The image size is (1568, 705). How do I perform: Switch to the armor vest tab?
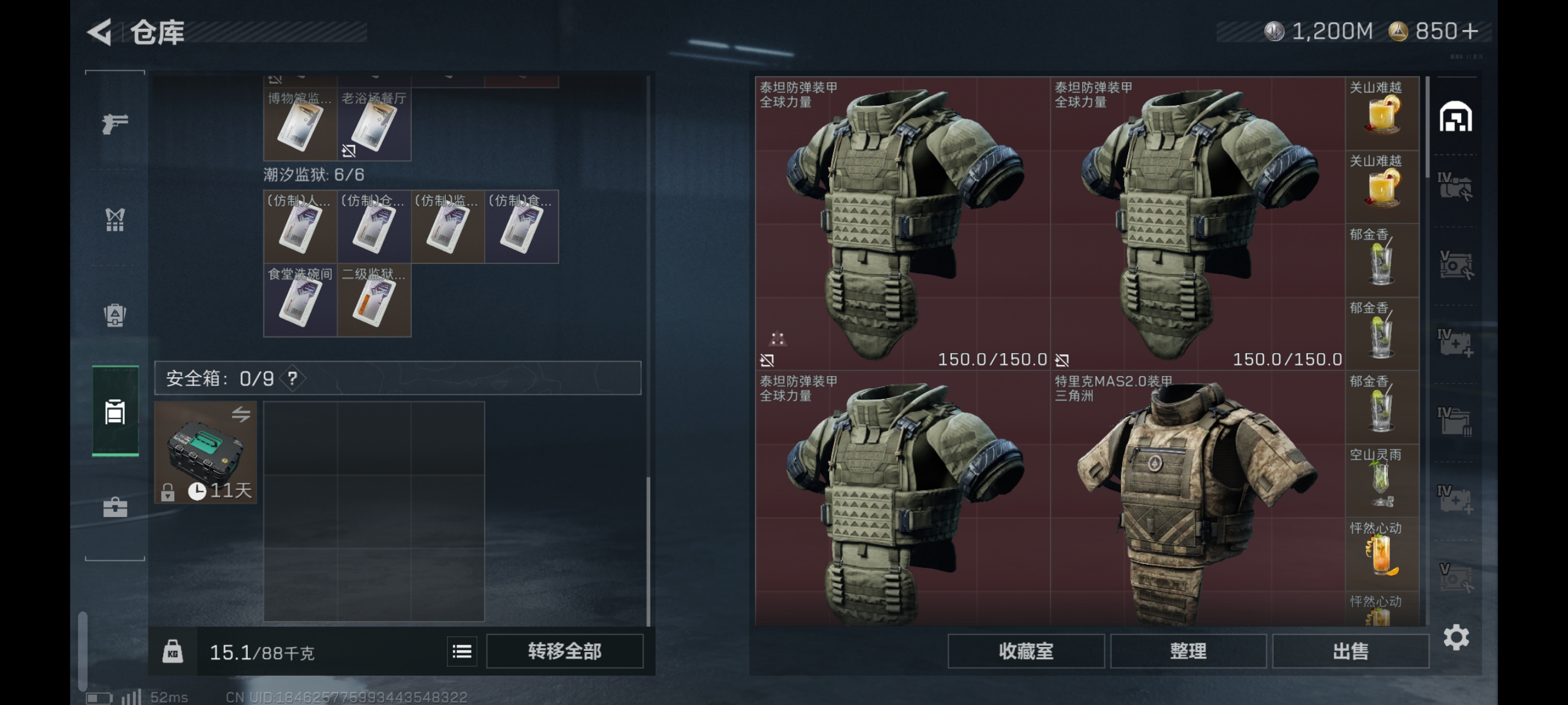point(115,220)
